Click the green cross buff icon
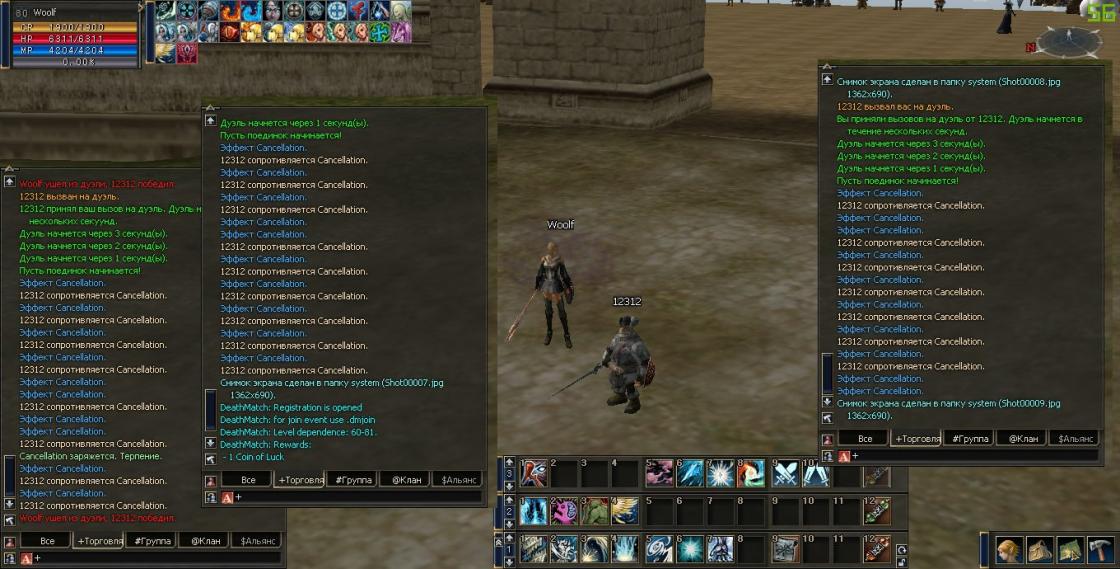The image size is (1120, 569). click(x=379, y=32)
